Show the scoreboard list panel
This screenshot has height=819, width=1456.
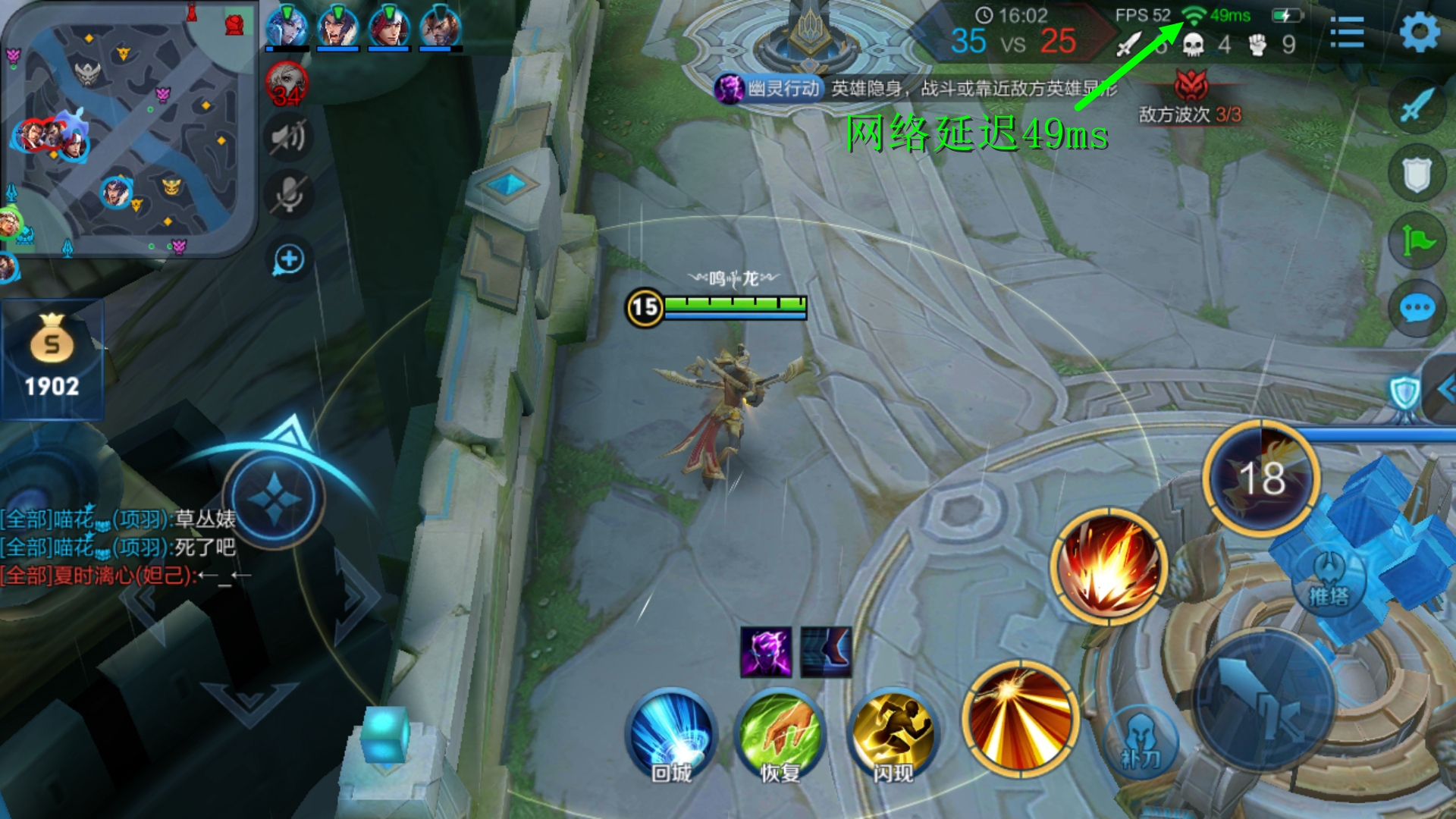(x=1347, y=32)
